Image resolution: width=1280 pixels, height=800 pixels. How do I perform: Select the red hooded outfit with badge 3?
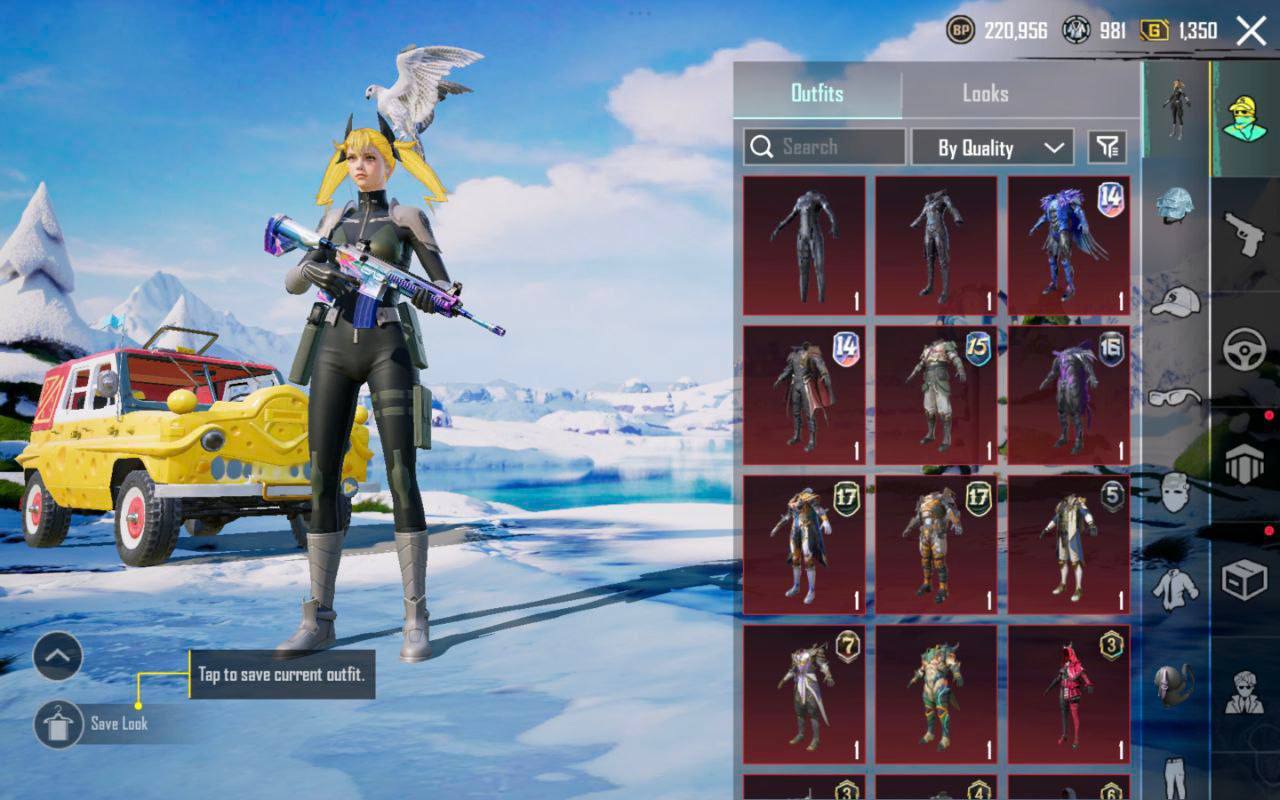tap(1068, 694)
